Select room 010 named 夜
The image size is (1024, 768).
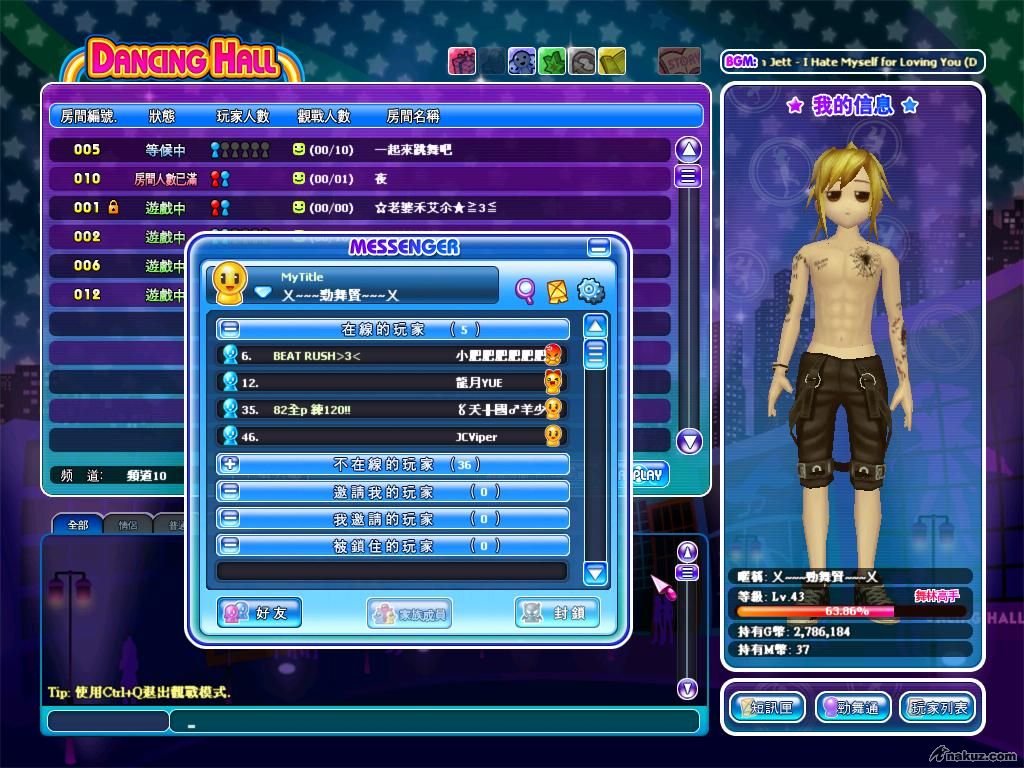(360, 179)
